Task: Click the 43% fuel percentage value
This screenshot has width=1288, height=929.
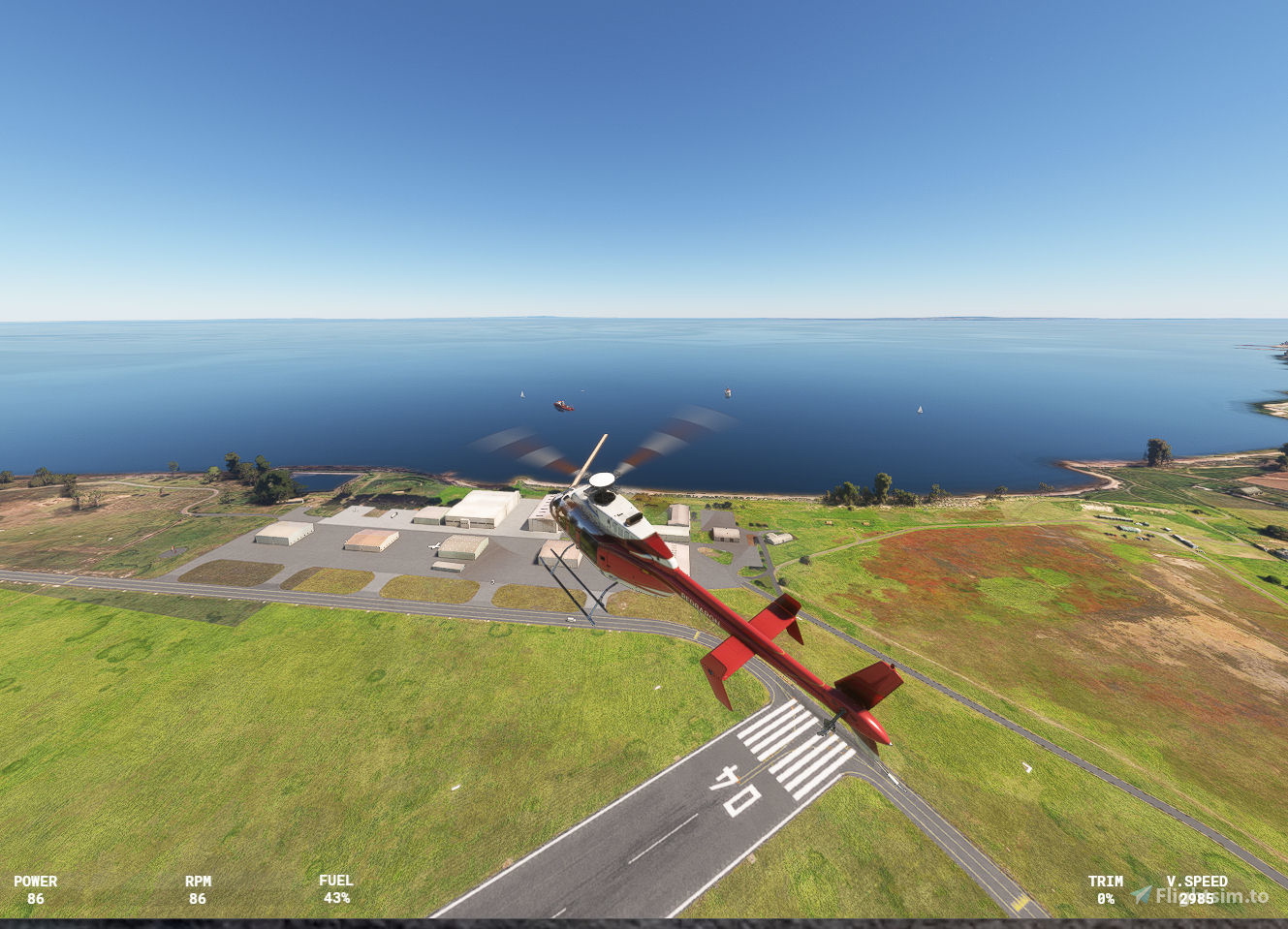Action: pyautogui.click(x=334, y=899)
